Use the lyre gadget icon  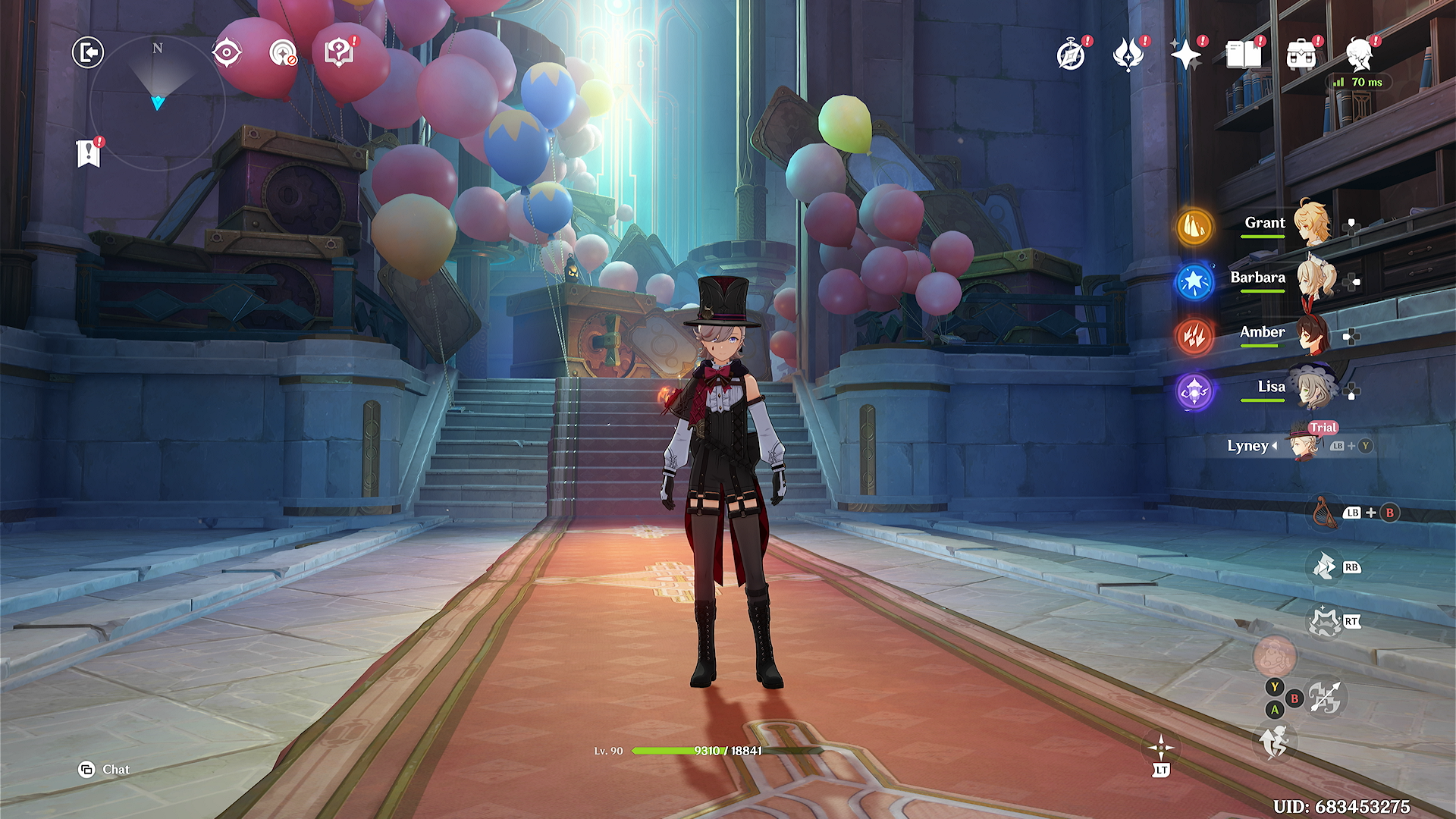(1323, 513)
